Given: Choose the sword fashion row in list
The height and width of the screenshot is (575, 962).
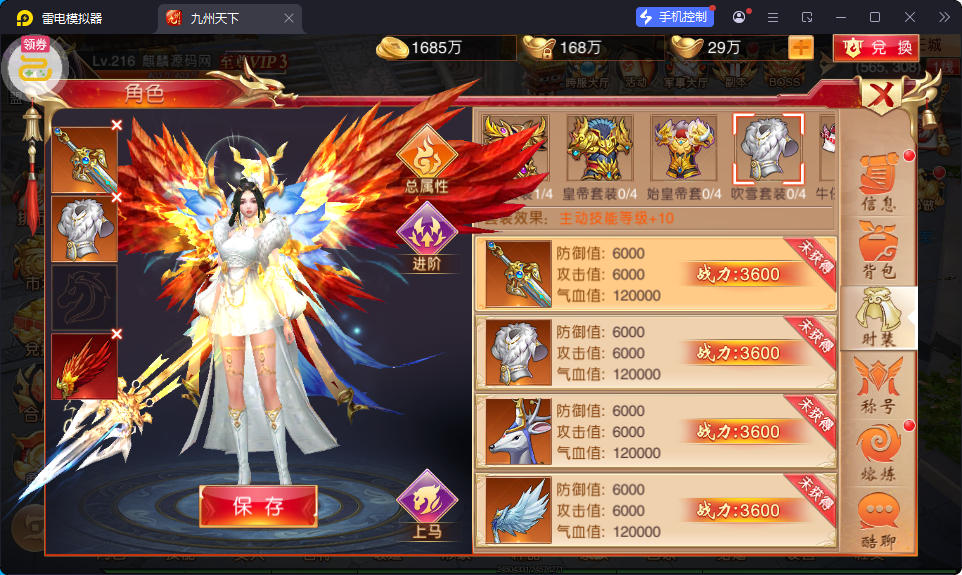Looking at the screenshot, I should click(x=655, y=274).
